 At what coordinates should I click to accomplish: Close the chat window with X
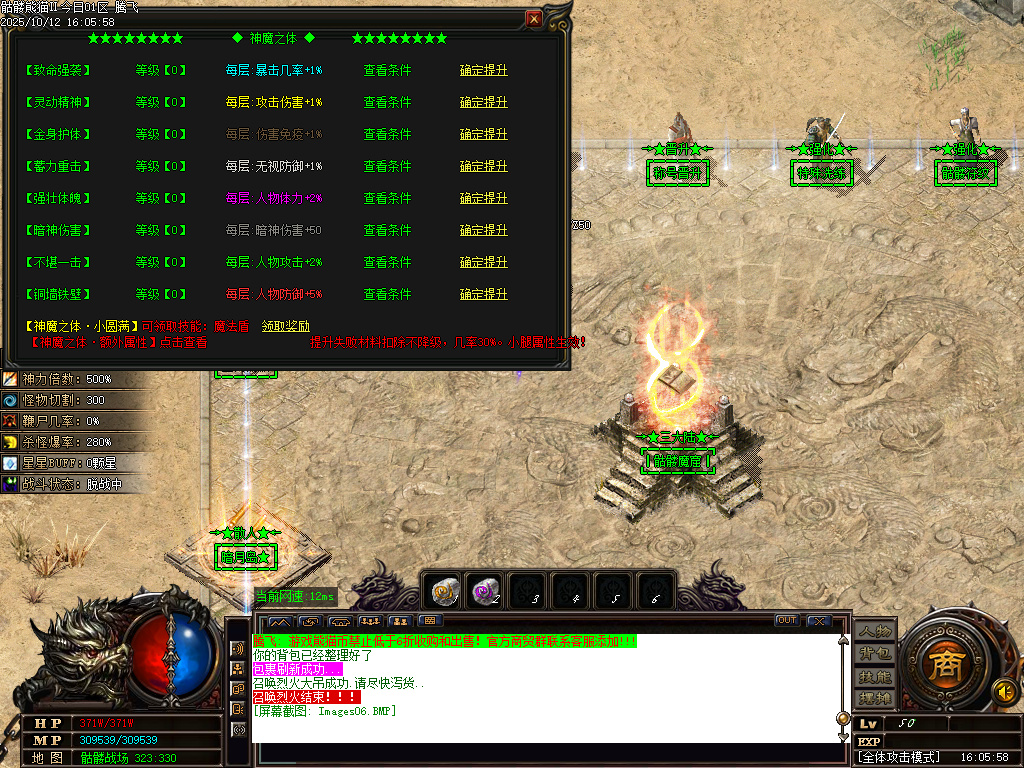point(819,621)
